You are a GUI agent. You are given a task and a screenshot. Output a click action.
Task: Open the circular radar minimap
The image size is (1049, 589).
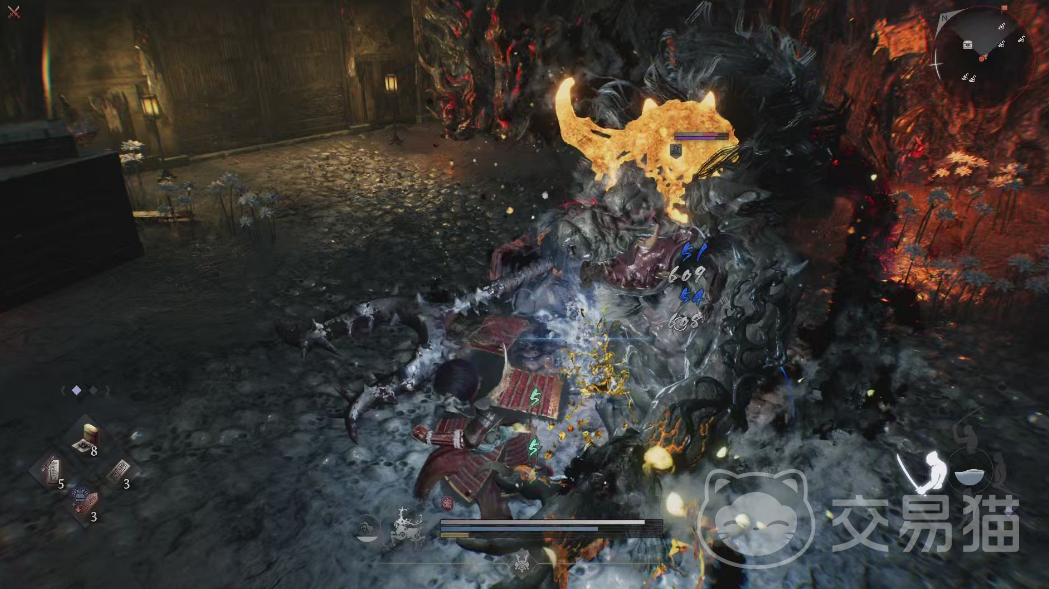tap(984, 51)
